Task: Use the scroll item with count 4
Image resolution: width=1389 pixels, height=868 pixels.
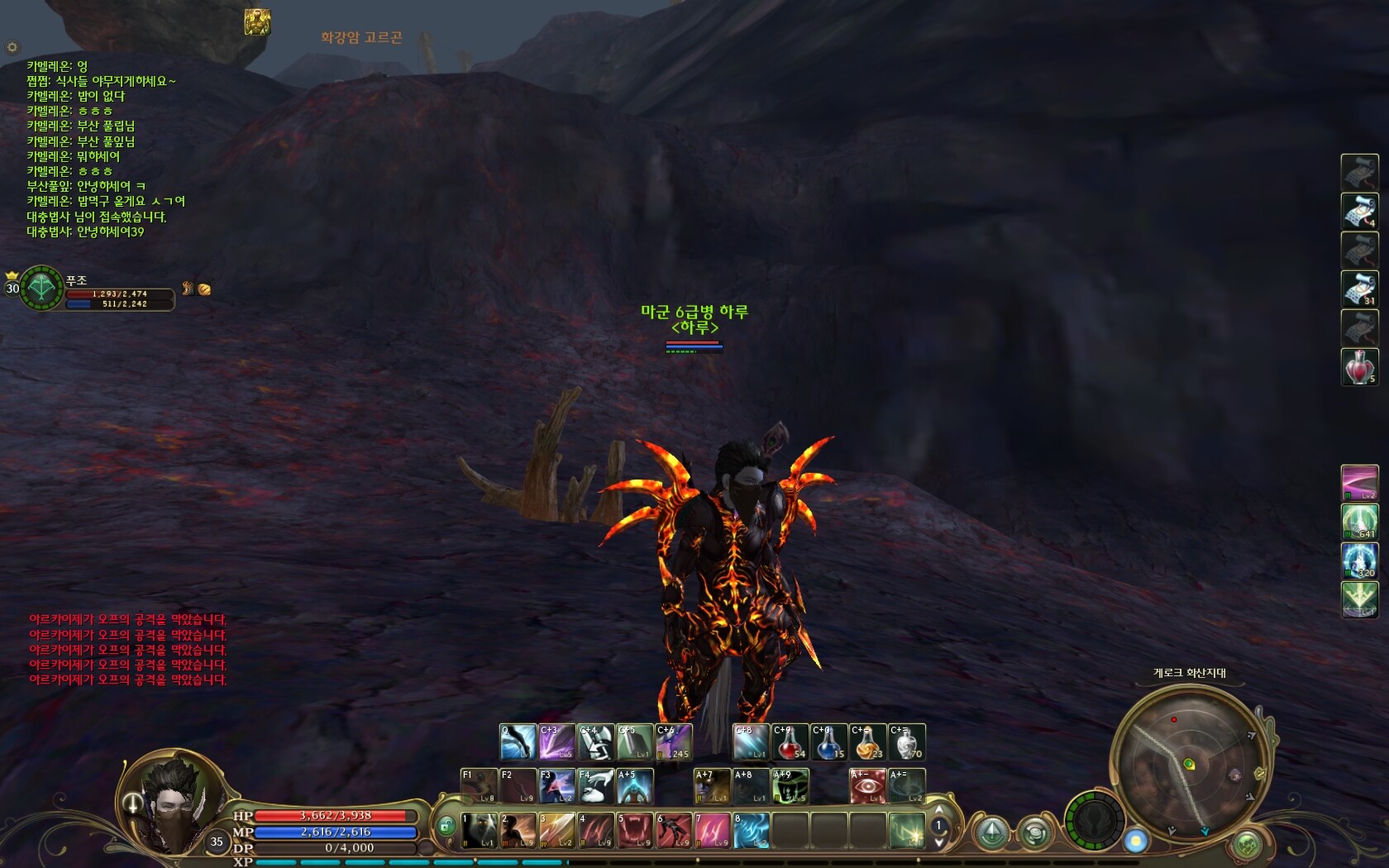Action: click(1359, 211)
